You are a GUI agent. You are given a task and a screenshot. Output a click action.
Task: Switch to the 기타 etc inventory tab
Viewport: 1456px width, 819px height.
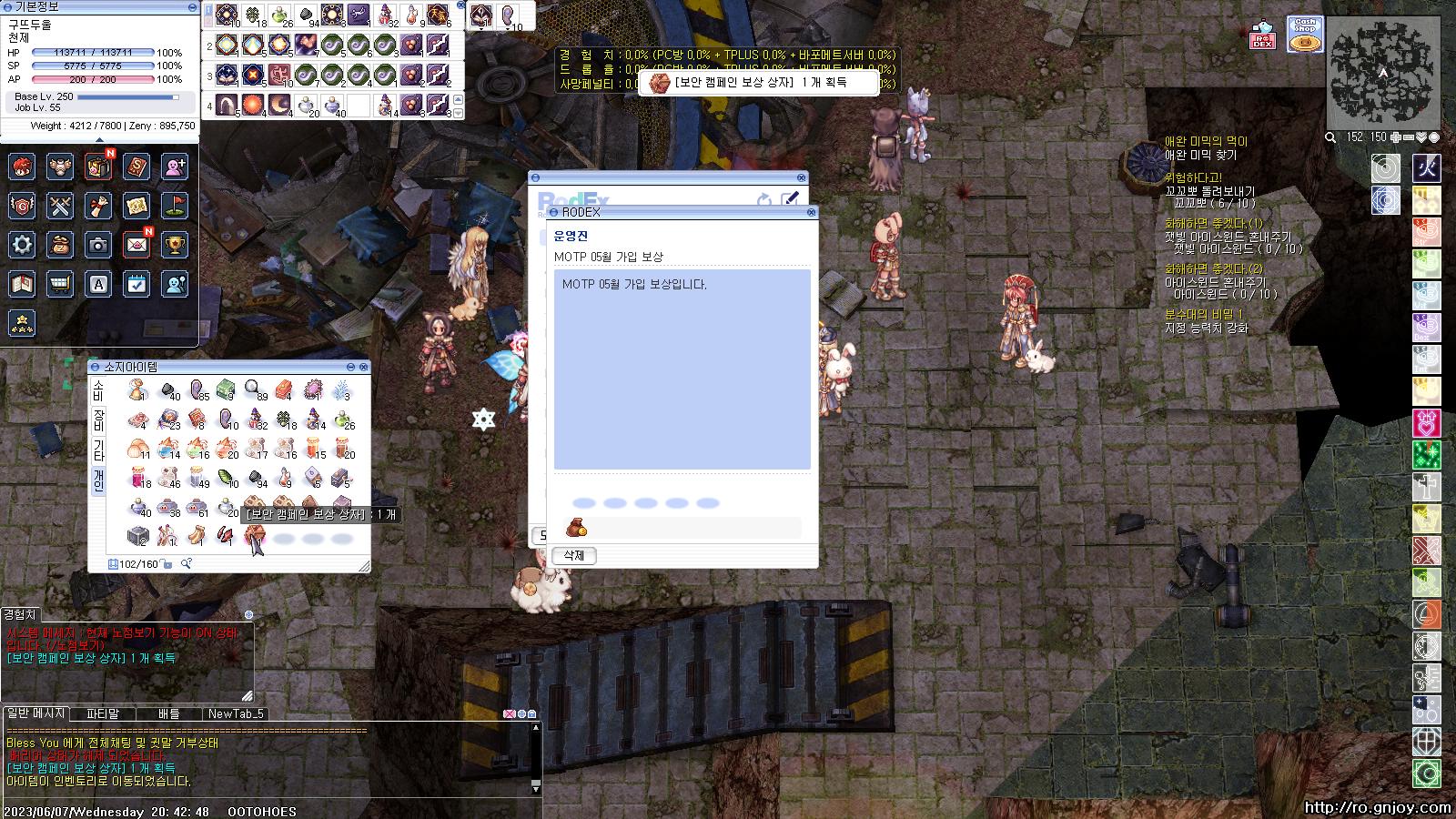tap(98, 450)
